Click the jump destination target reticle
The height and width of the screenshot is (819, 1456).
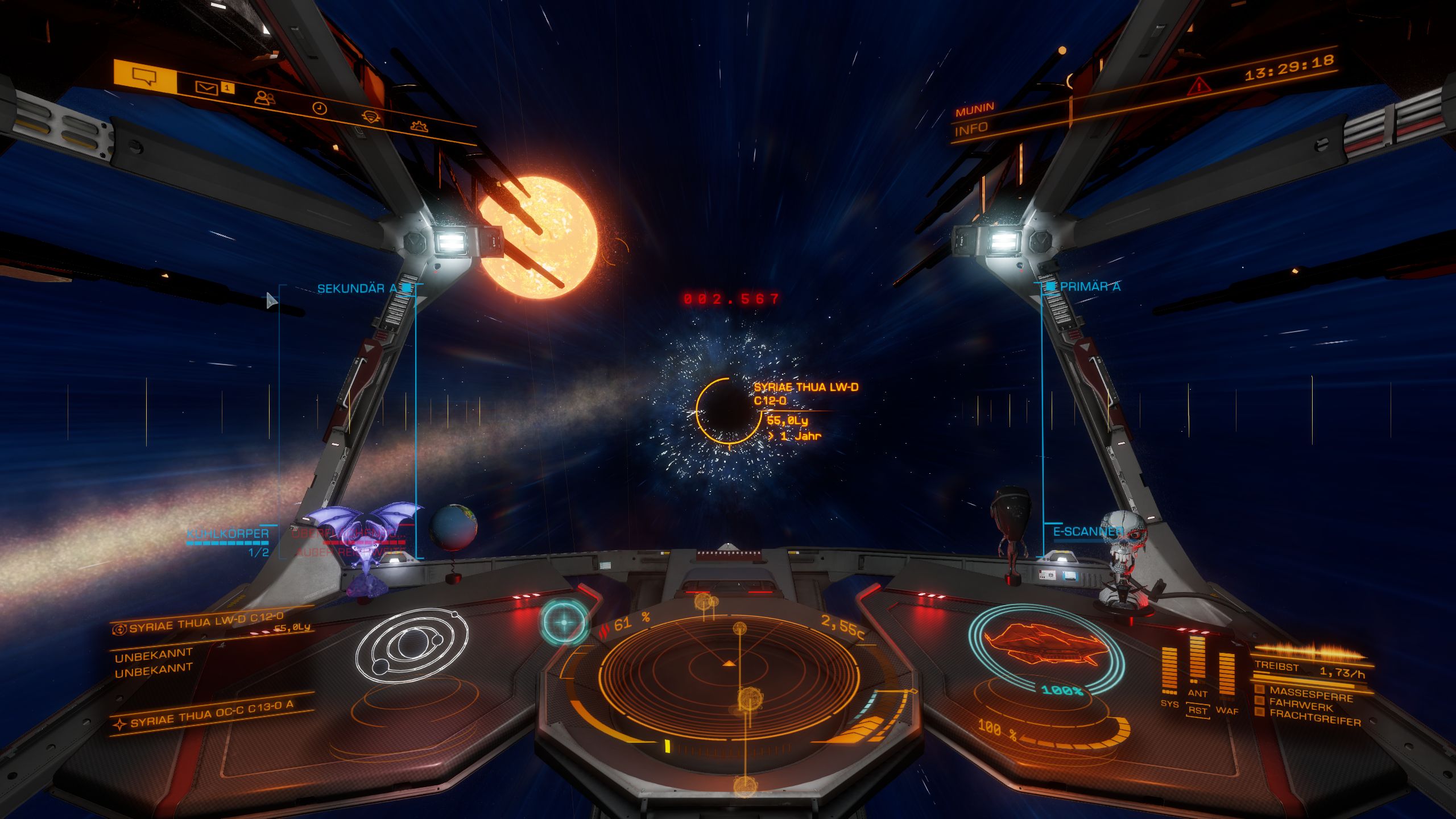pos(728,411)
